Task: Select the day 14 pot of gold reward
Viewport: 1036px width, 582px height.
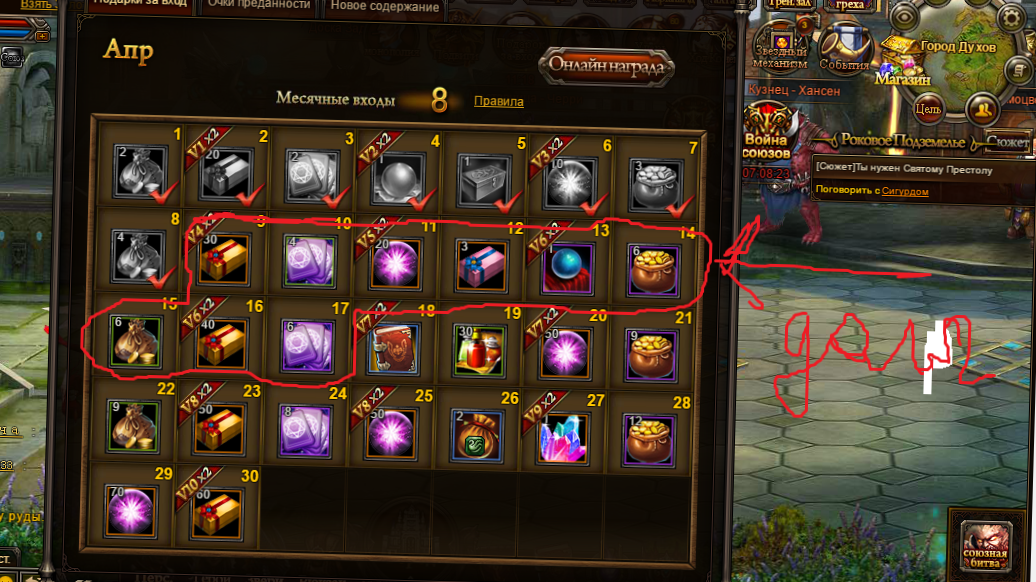Action: pyautogui.click(x=653, y=260)
